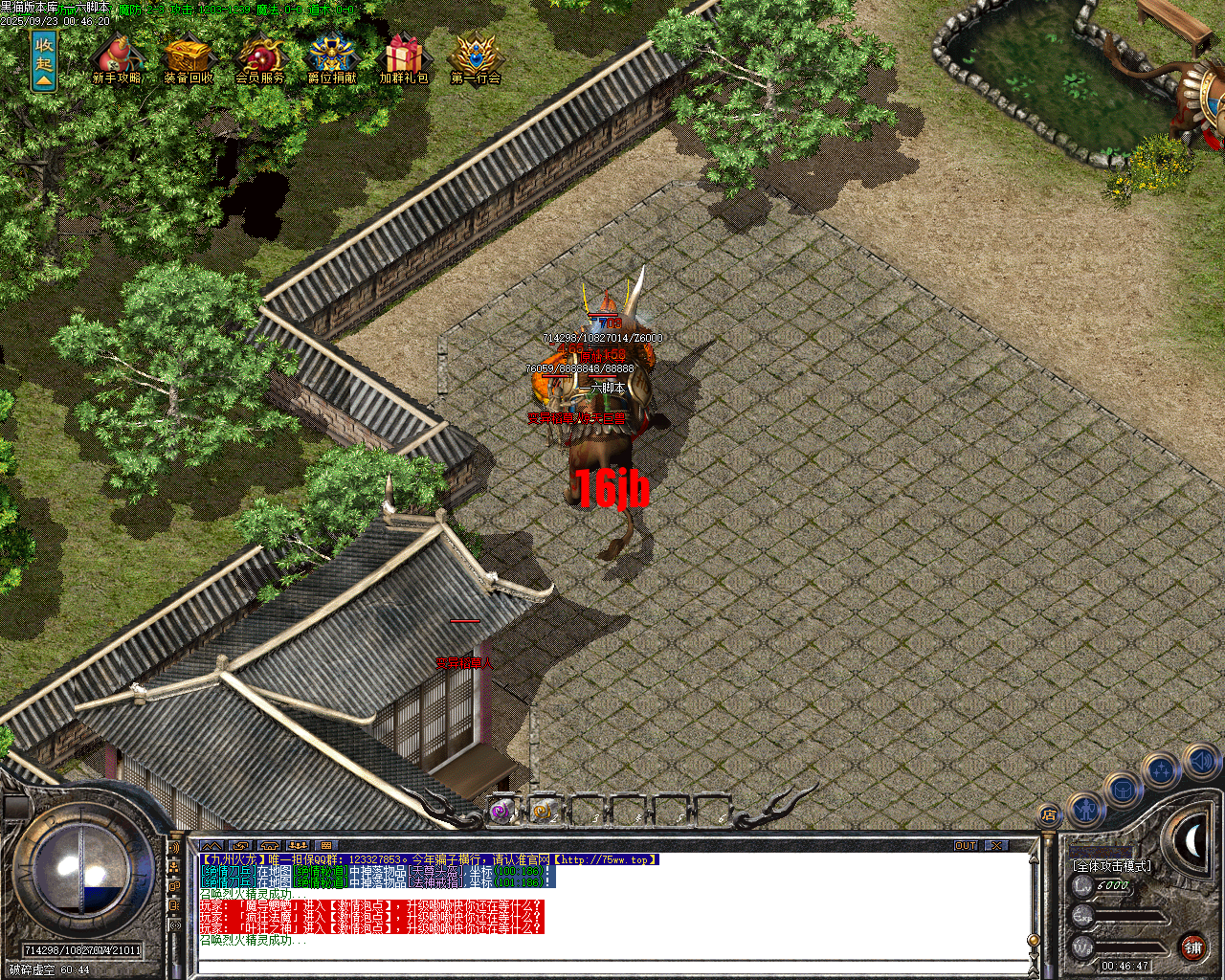Viewport: 1225px width, 980px height.
Task: Toggle sound with the speaker icon
Action: tap(1200, 763)
